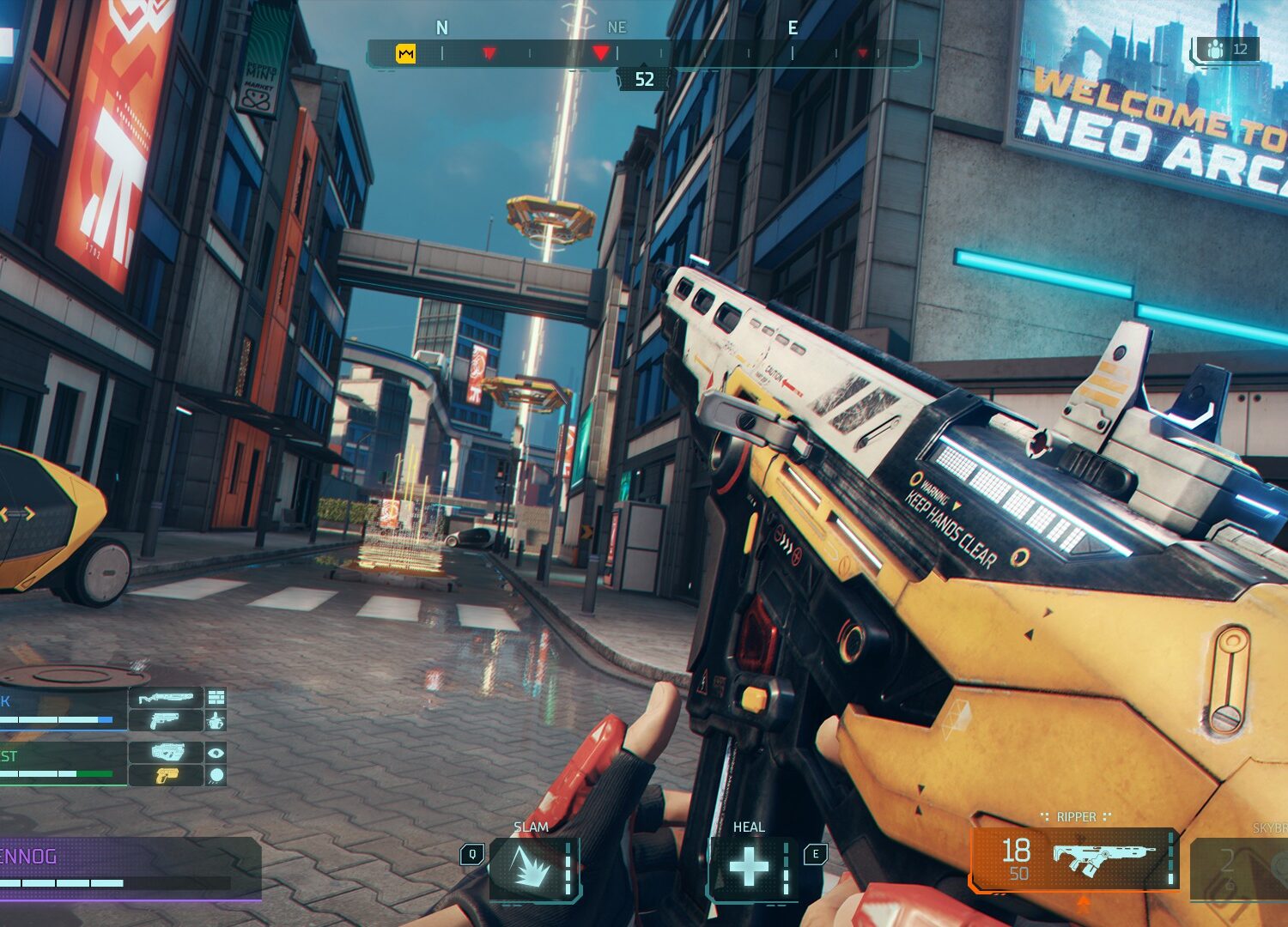Select the teammate's ball hack icon

216,776
